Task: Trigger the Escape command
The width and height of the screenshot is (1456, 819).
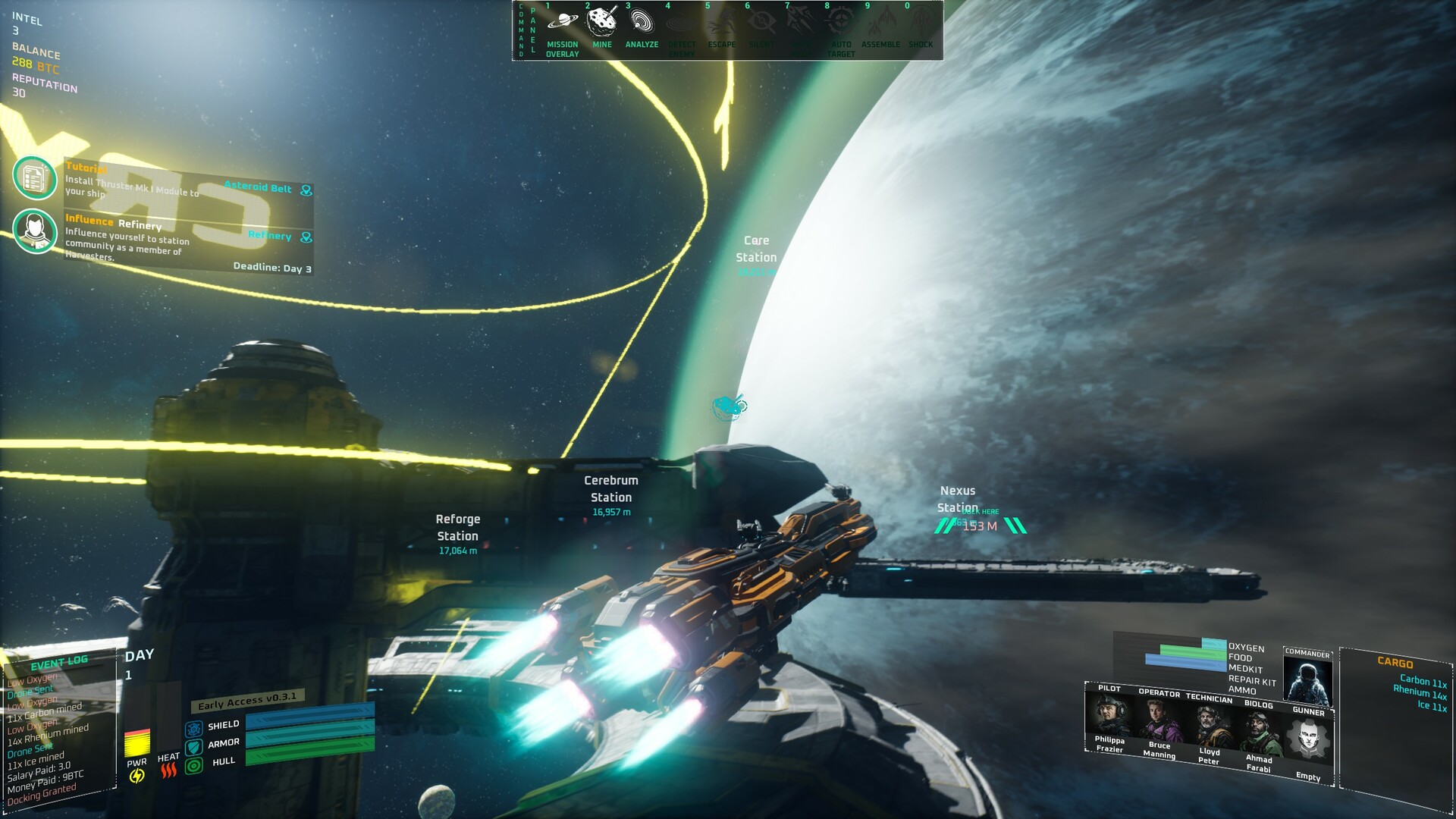Action: pos(721,24)
